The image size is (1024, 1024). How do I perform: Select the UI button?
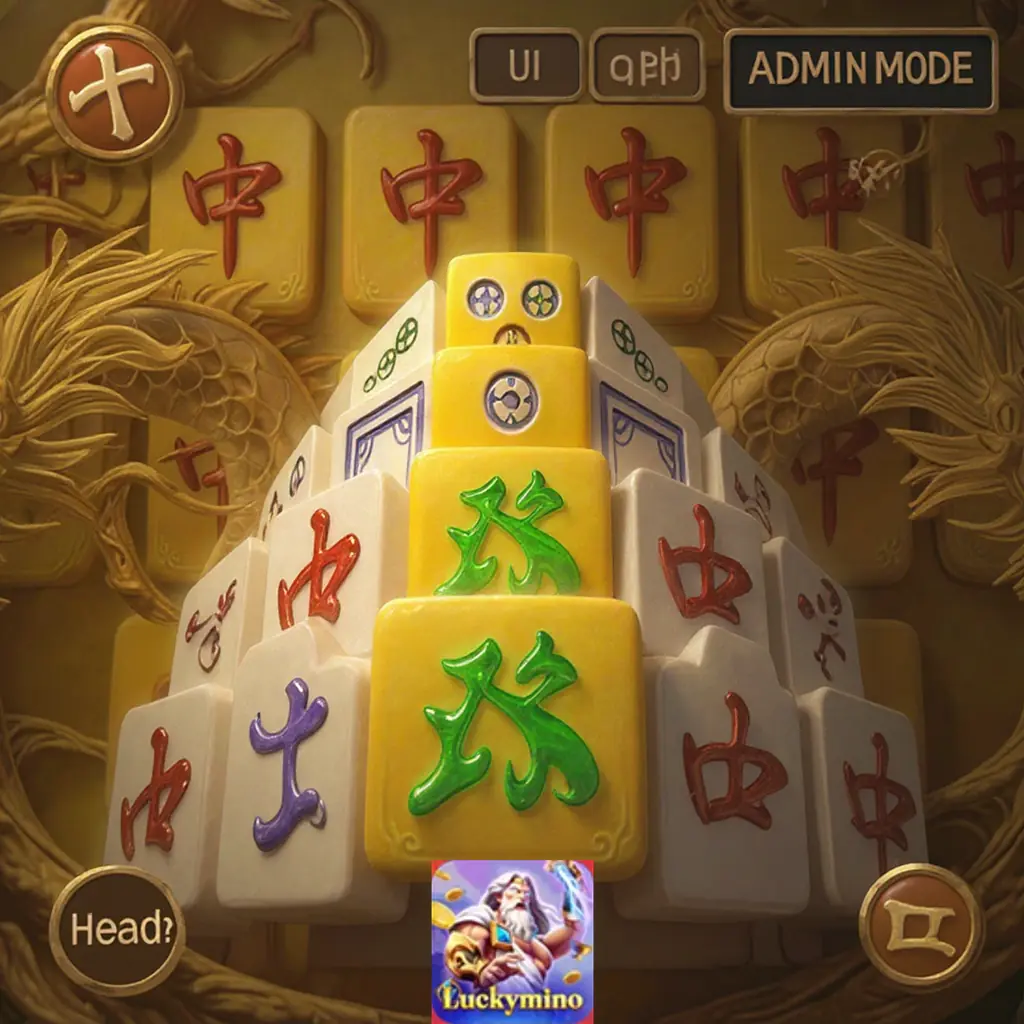525,67
